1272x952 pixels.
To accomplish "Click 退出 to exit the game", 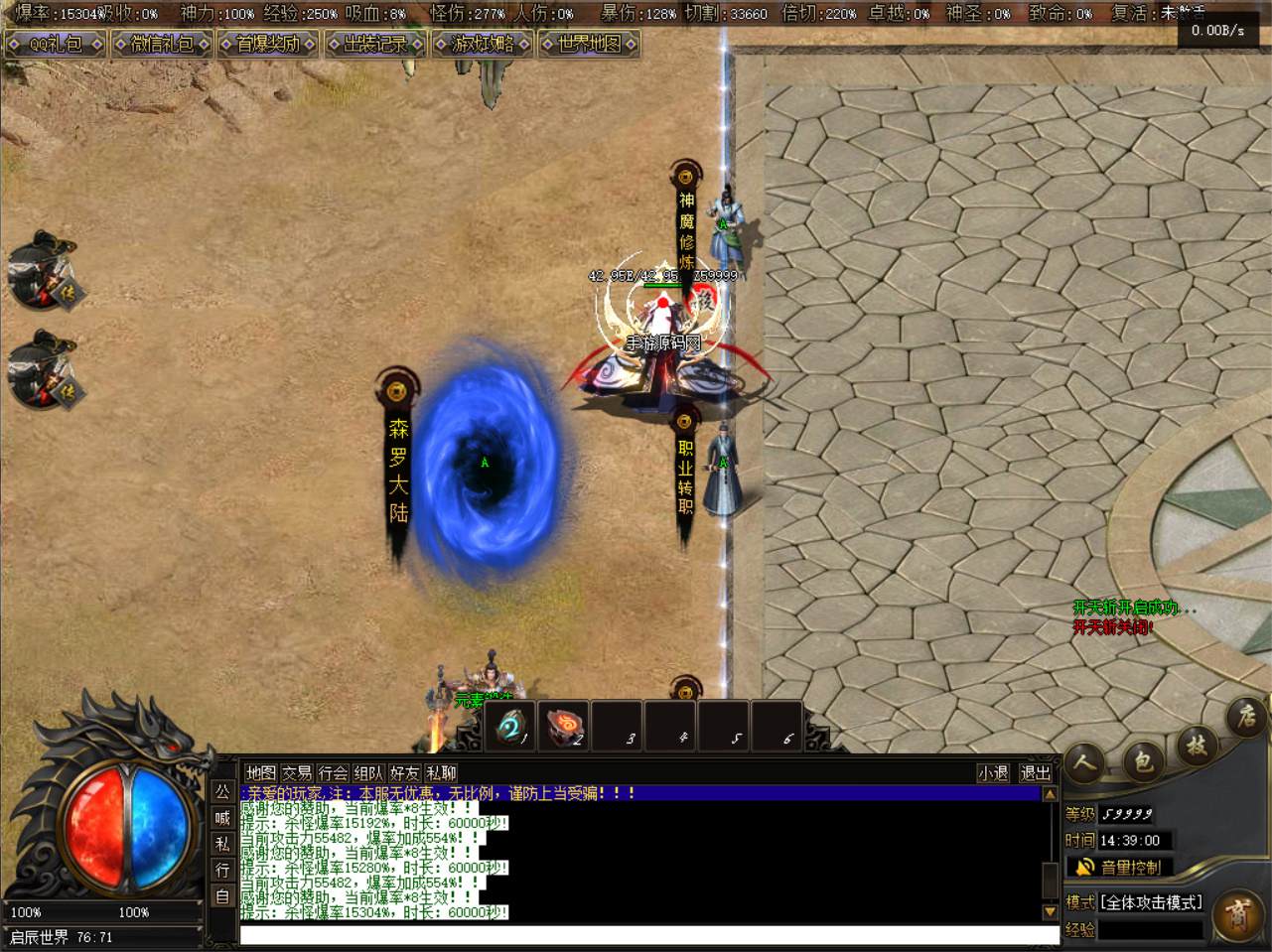I will [x=1035, y=772].
